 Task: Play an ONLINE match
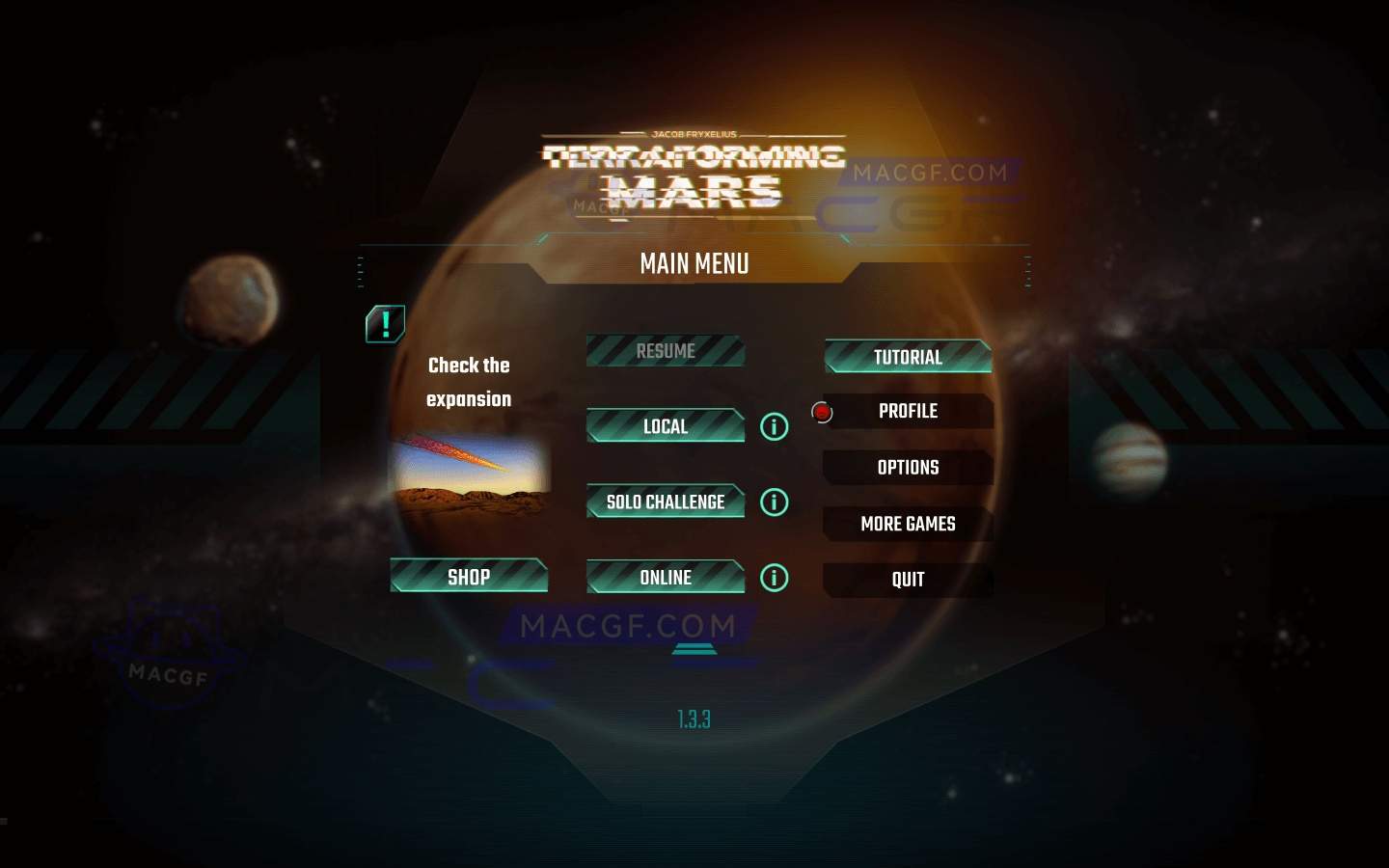coord(665,578)
